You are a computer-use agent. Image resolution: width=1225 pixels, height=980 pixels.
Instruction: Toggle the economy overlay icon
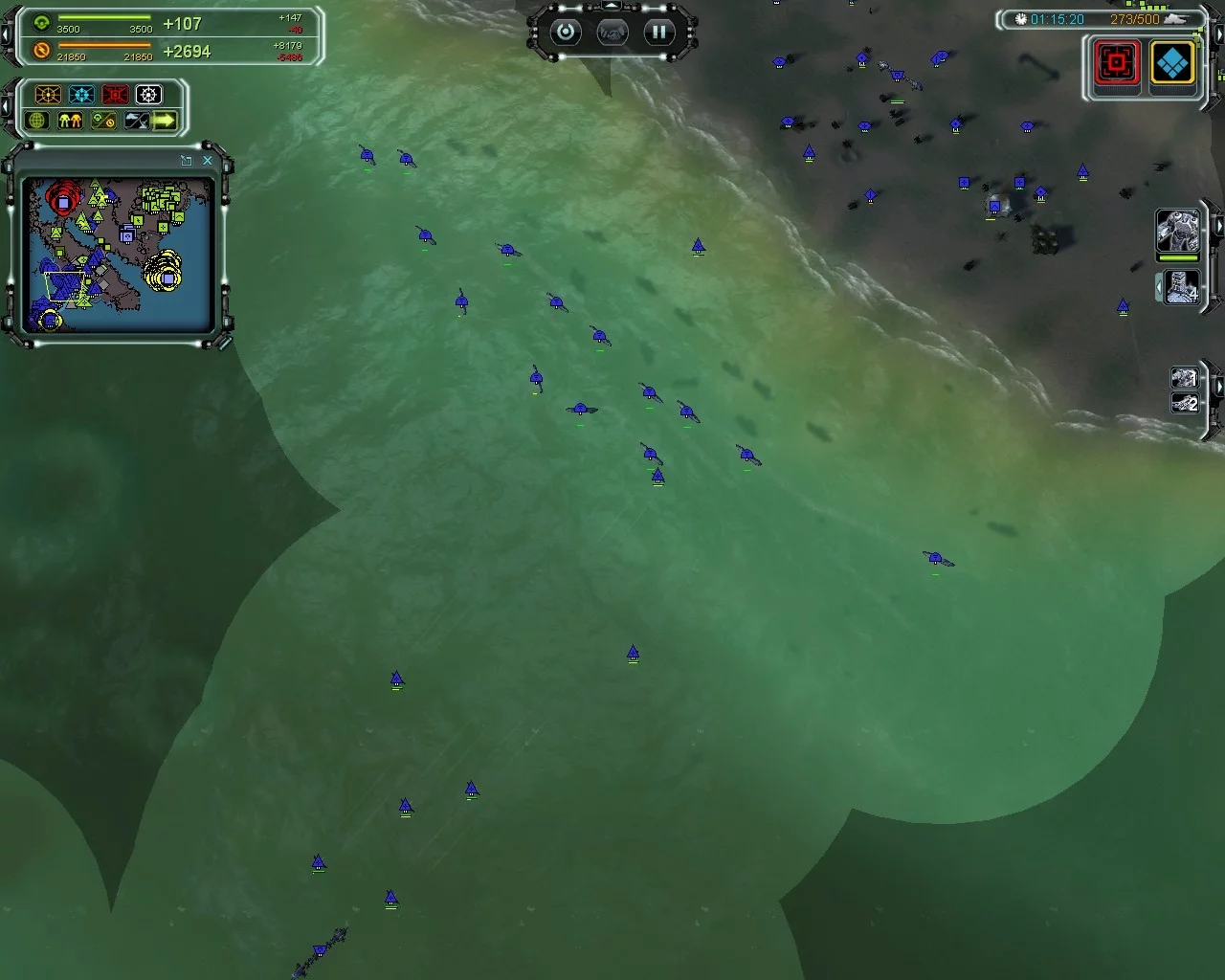(x=102, y=121)
